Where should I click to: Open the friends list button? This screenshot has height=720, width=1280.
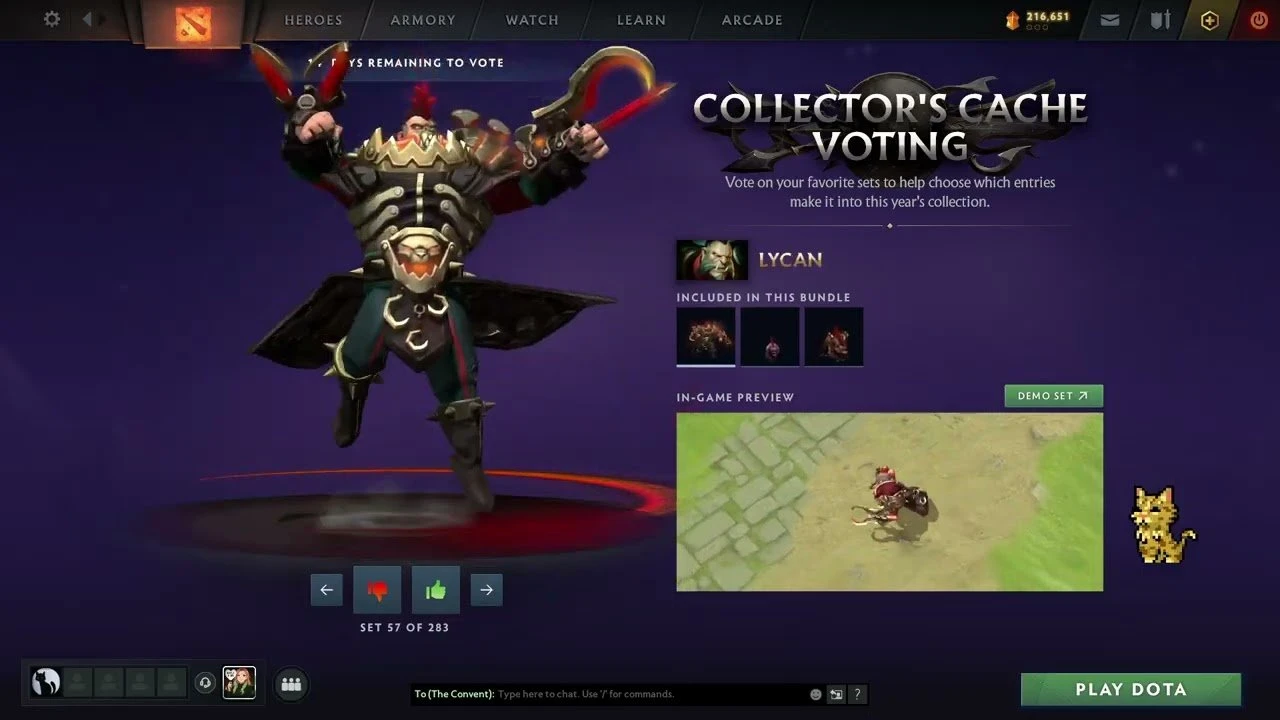click(x=291, y=684)
